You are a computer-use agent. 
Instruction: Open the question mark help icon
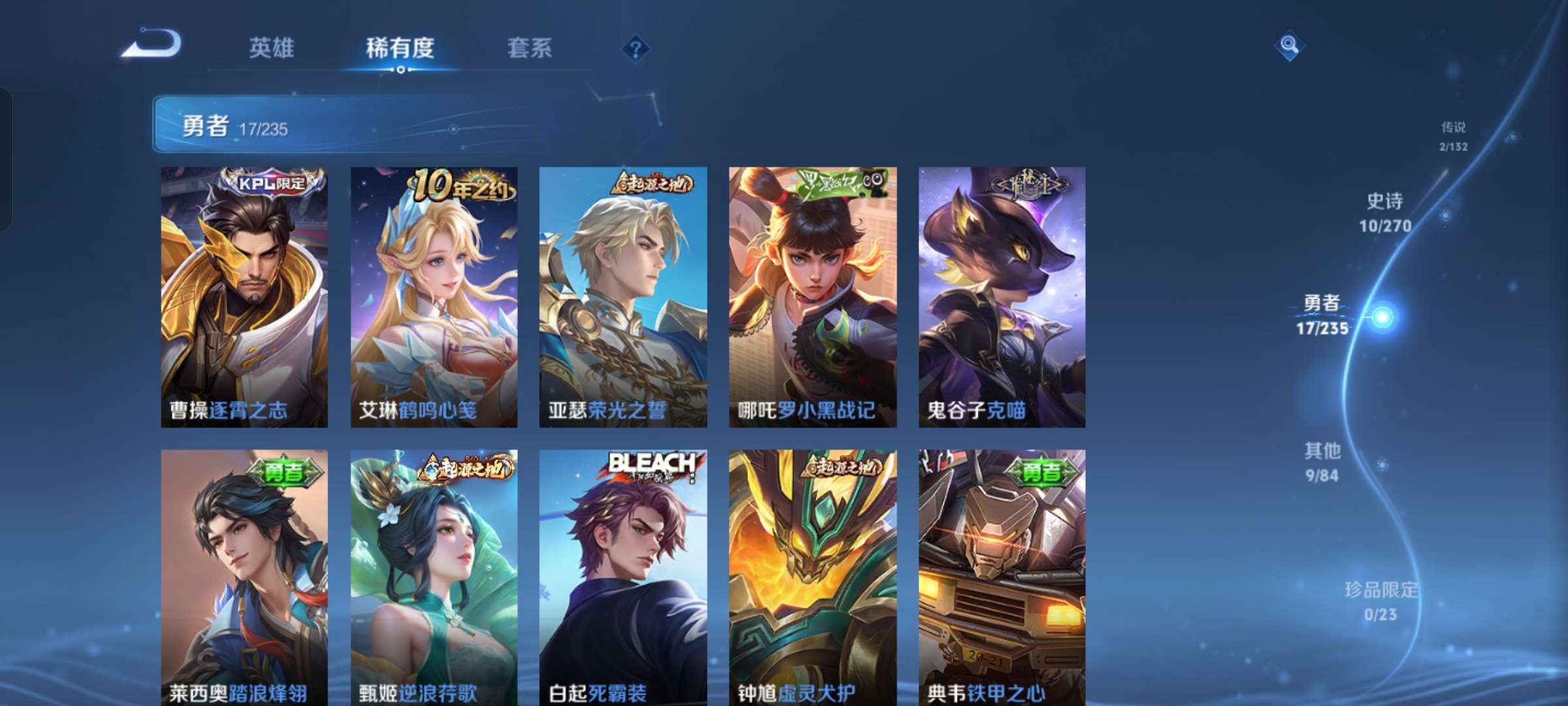(635, 48)
